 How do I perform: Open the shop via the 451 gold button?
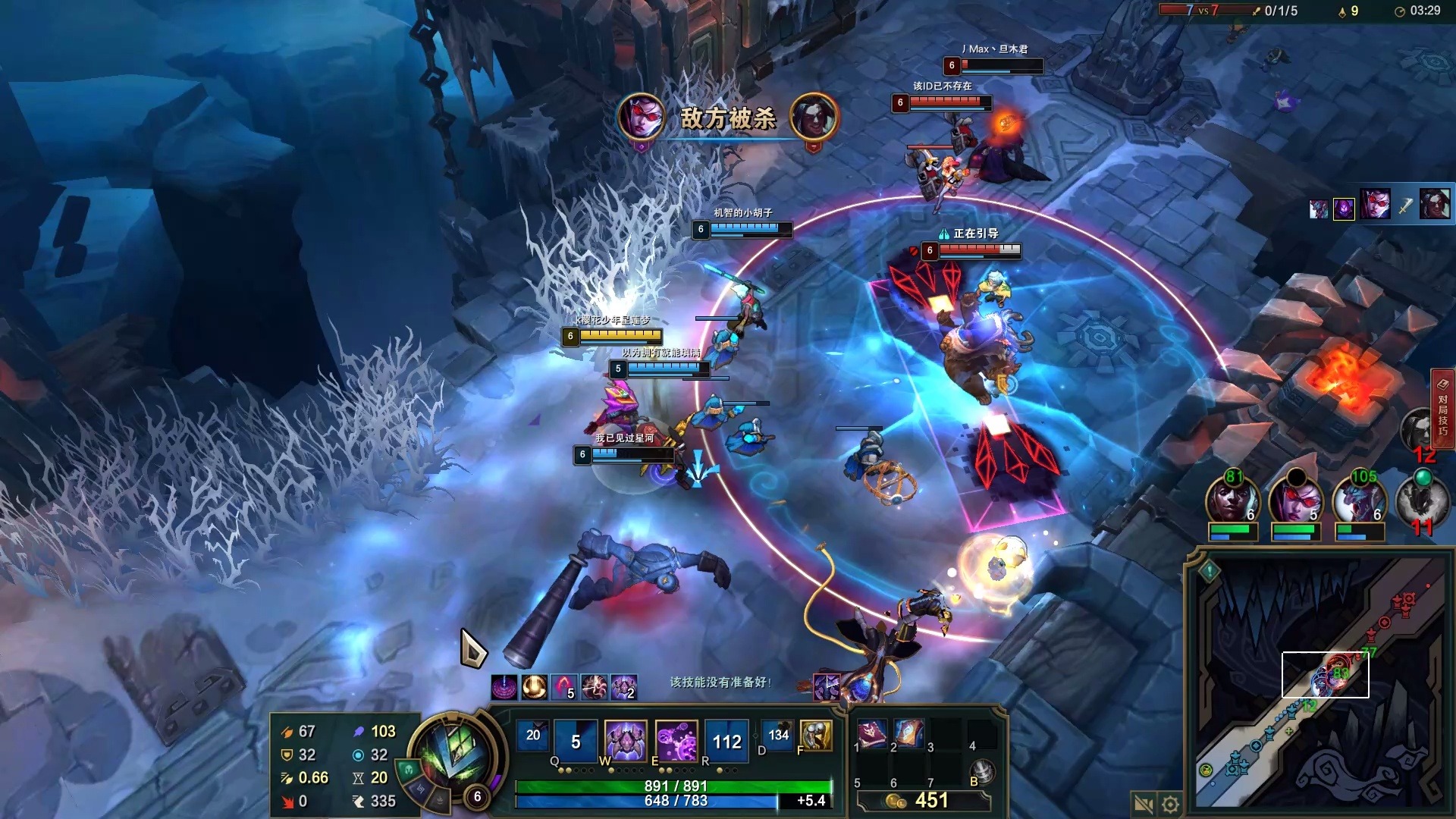pyautogui.click(x=923, y=801)
